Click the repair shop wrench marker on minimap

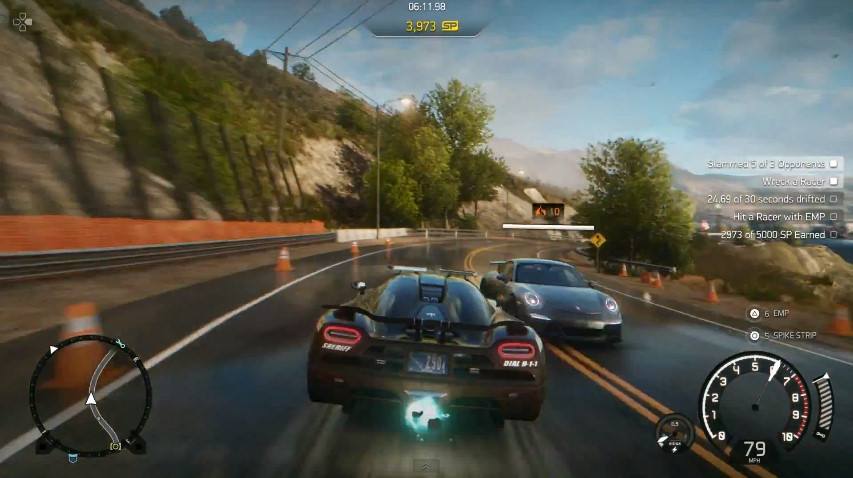(119, 344)
